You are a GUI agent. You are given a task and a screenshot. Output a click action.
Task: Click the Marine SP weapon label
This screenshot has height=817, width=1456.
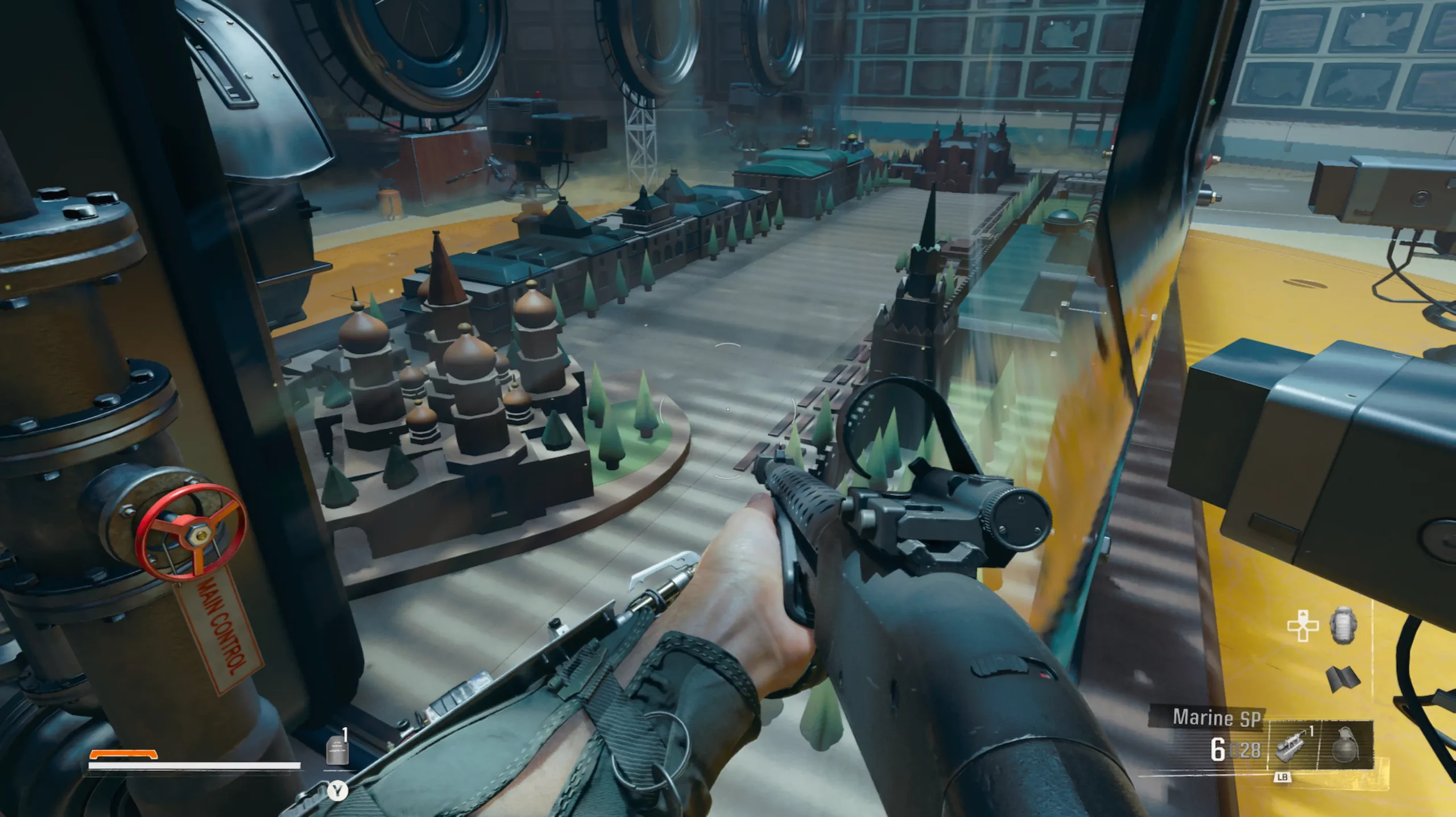coord(1217,718)
